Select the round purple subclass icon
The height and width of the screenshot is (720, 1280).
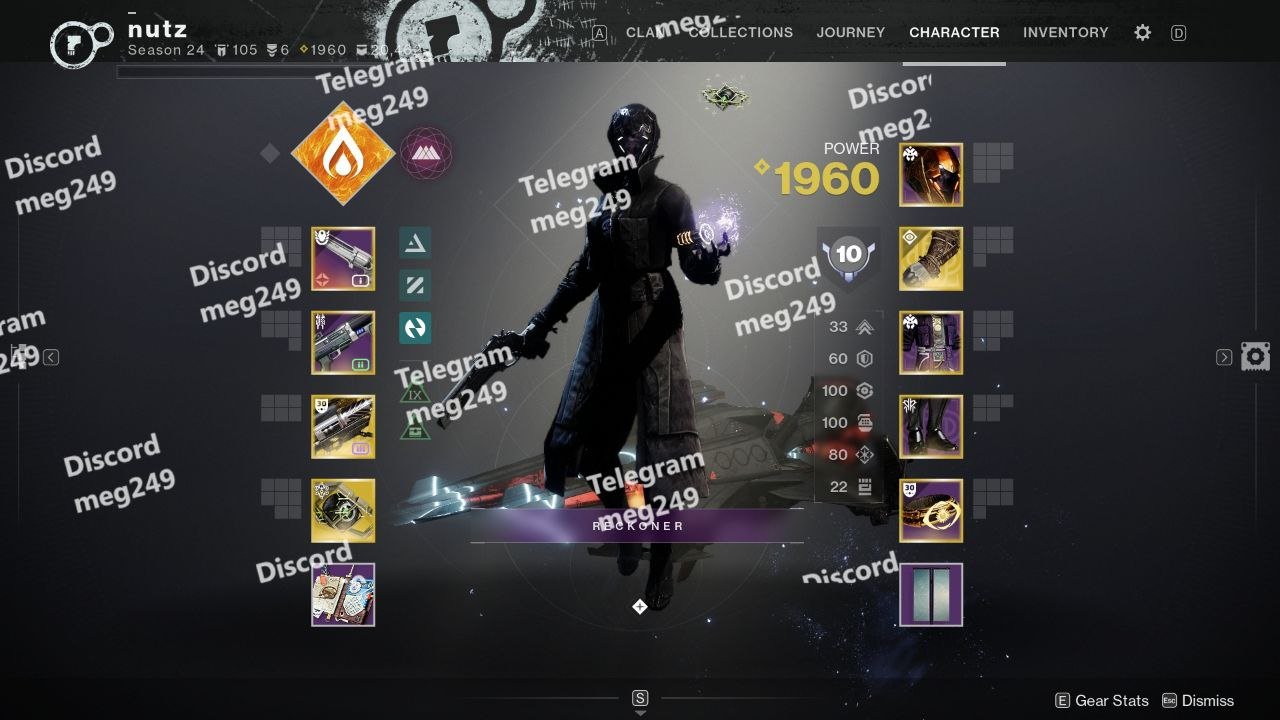coord(426,153)
